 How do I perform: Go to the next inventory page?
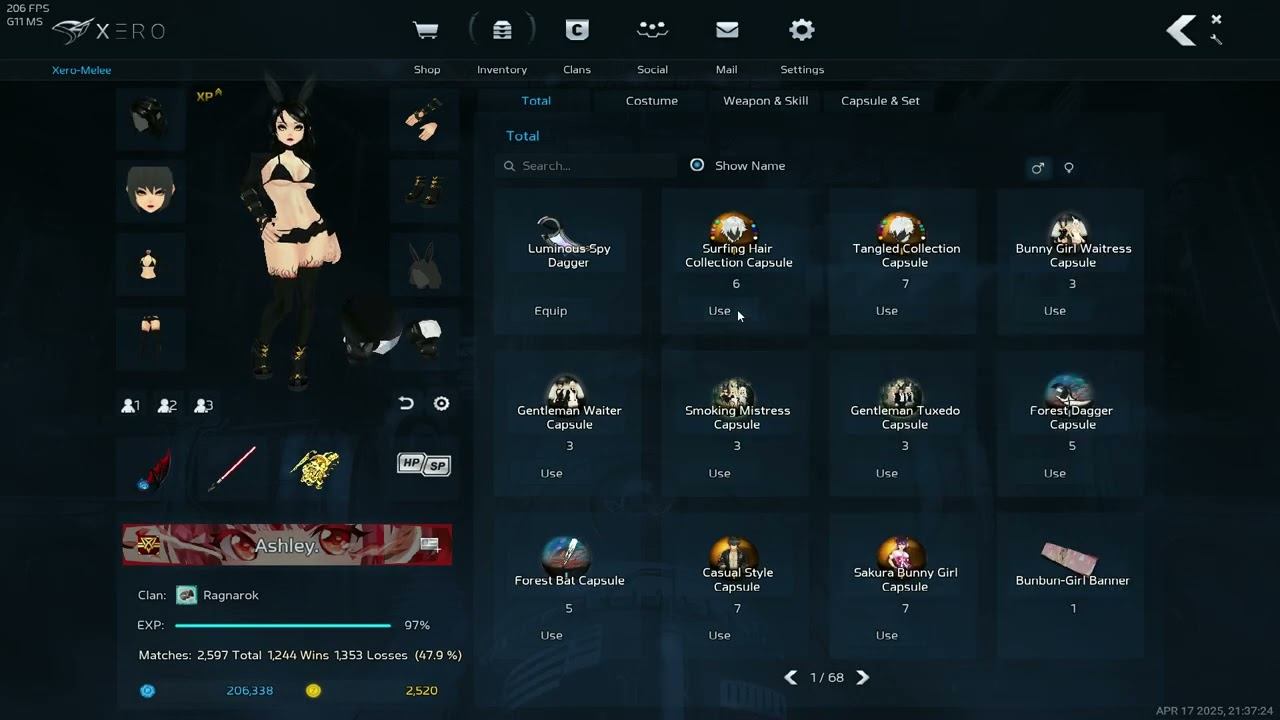(863, 678)
